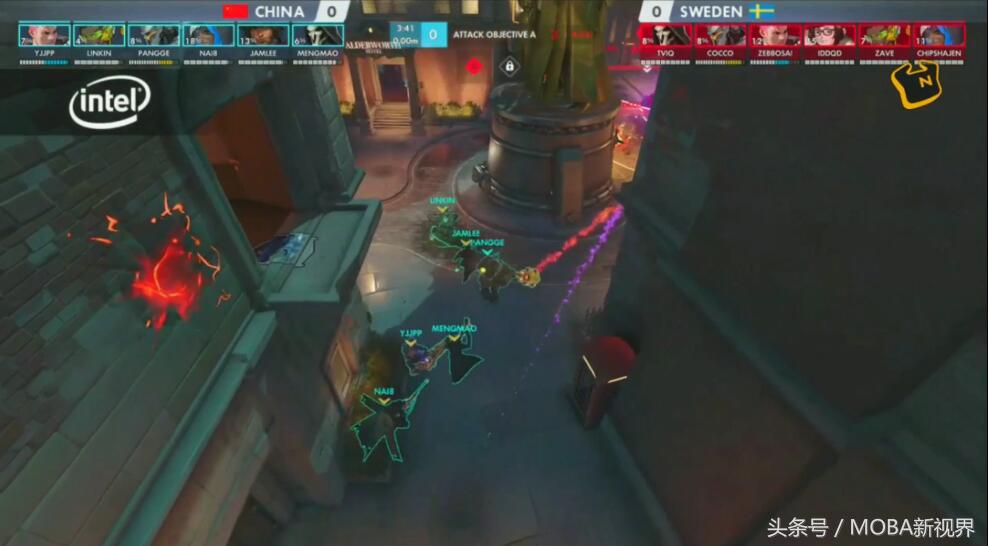Viewport: 988px width, 546px height.
Task: Select IDDQD's player portrait
Action: coord(830,36)
